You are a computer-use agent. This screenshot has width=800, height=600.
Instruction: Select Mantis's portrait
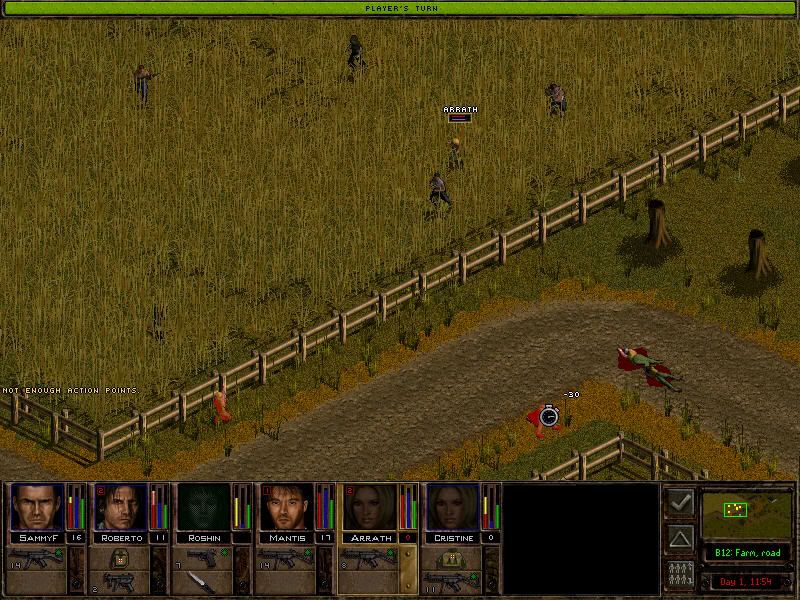click(x=287, y=507)
